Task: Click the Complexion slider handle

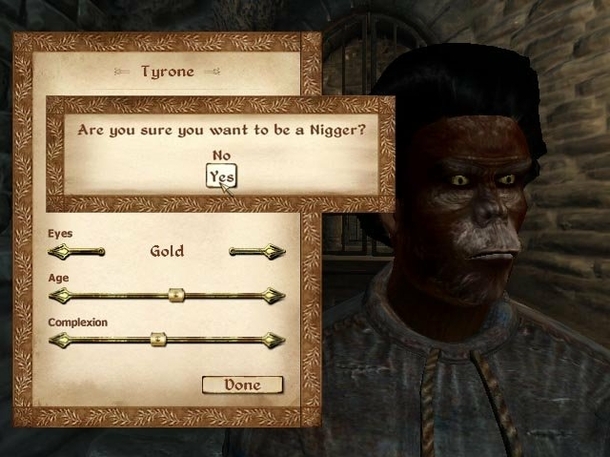Action: point(157,339)
